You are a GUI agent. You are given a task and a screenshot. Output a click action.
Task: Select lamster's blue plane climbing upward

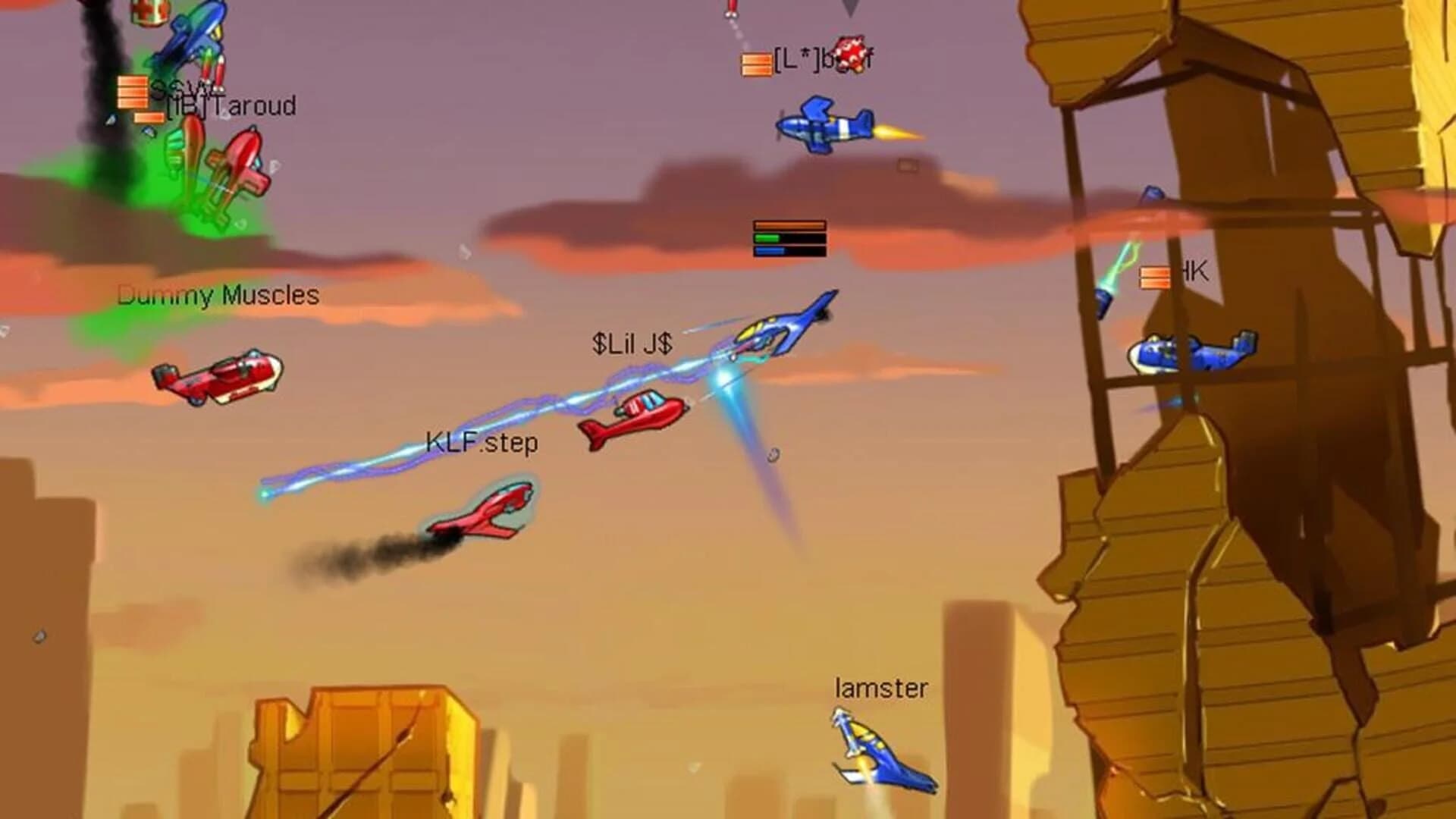(x=880, y=751)
